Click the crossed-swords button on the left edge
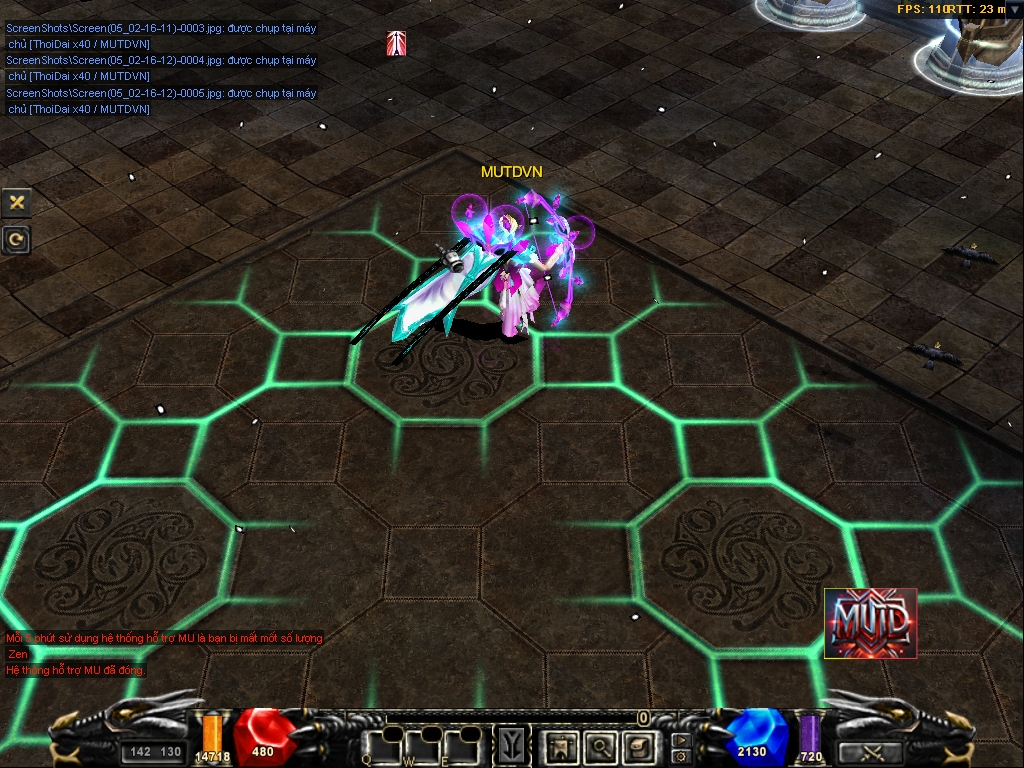1024x768 pixels. tap(16, 202)
